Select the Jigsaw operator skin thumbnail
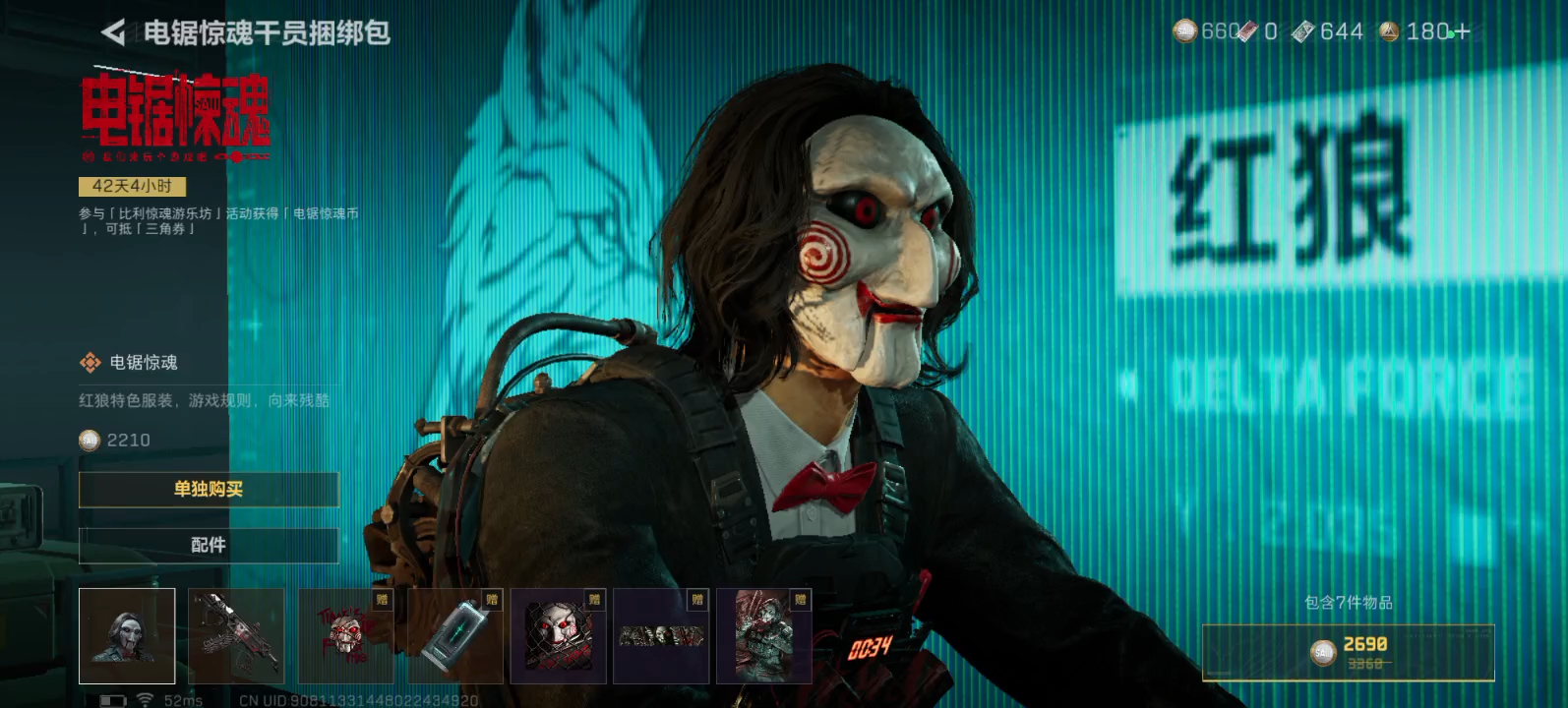The height and width of the screenshot is (708, 1568). 127,636
